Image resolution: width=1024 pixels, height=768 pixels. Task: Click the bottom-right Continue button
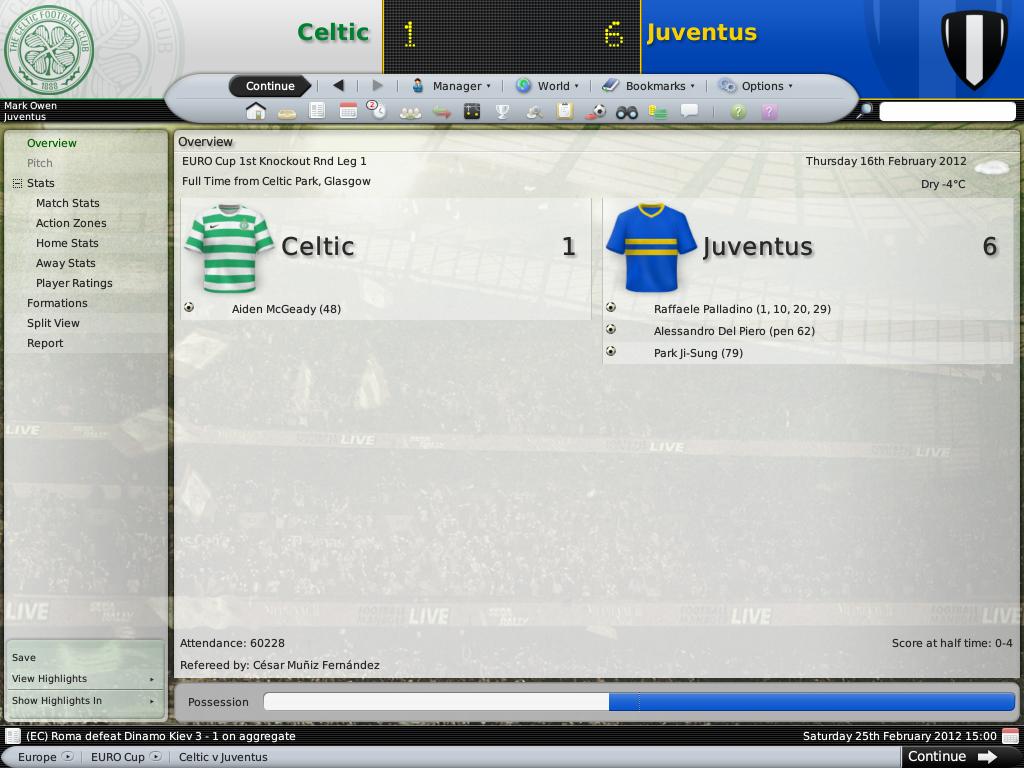click(x=951, y=757)
